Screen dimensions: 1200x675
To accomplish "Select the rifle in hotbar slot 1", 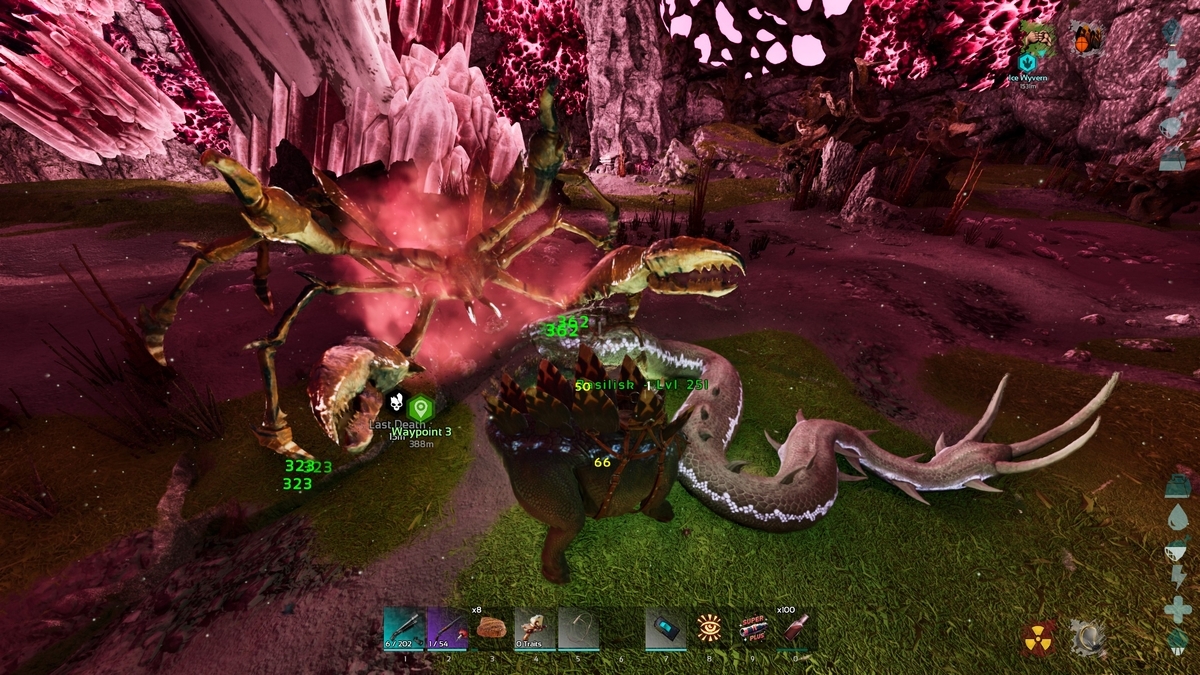I will 404,629.
